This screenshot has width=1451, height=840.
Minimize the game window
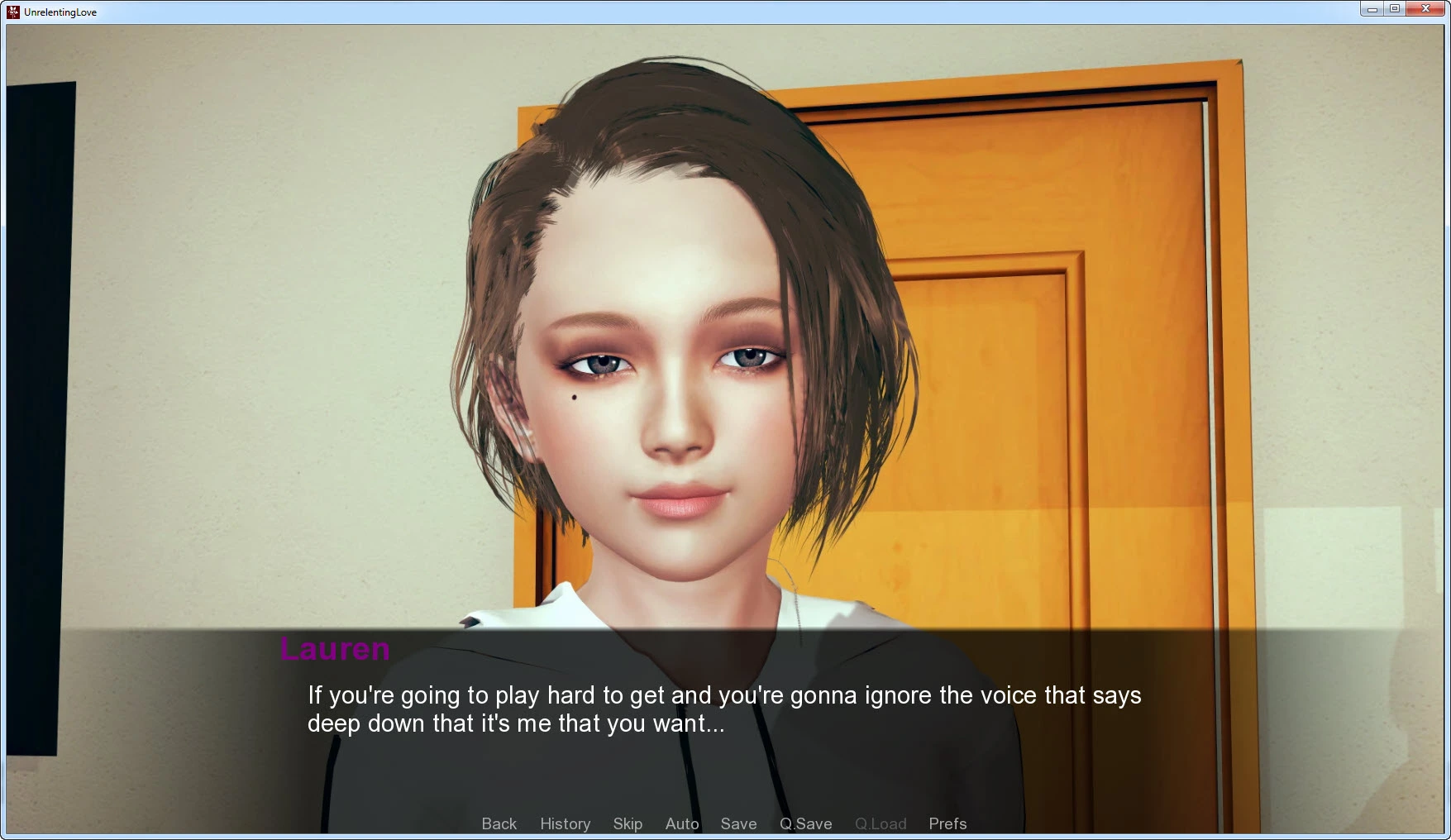[x=1372, y=9]
